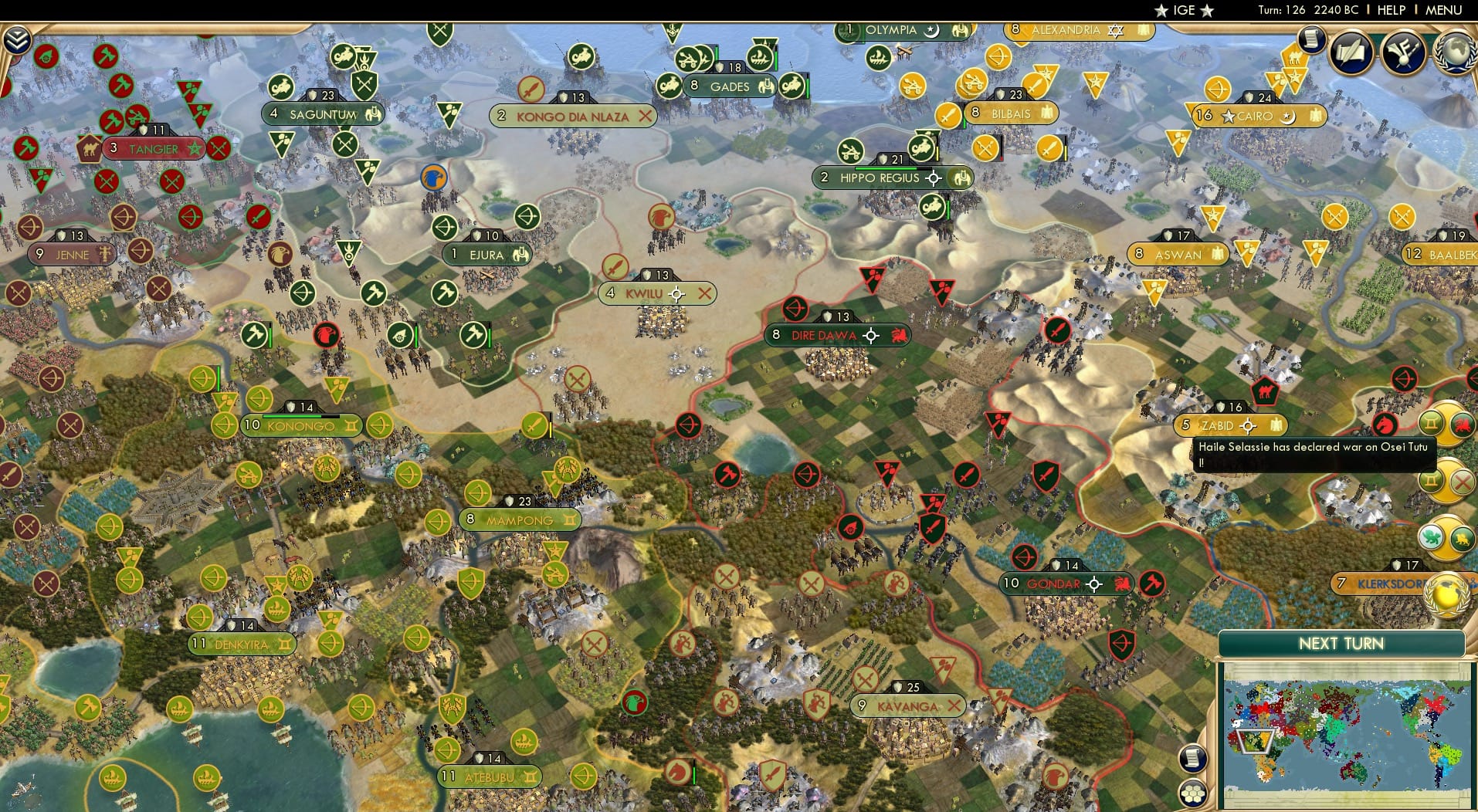1478x812 pixels.
Task: Dismiss the notification with green X bubble
Action: 1462,482
